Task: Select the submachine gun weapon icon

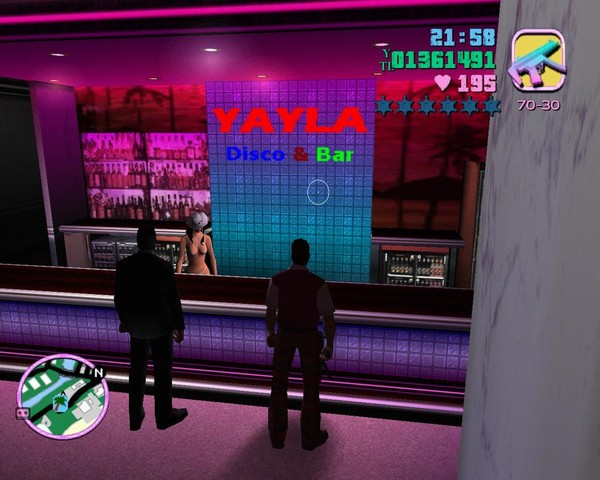Action: click(x=537, y=61)
